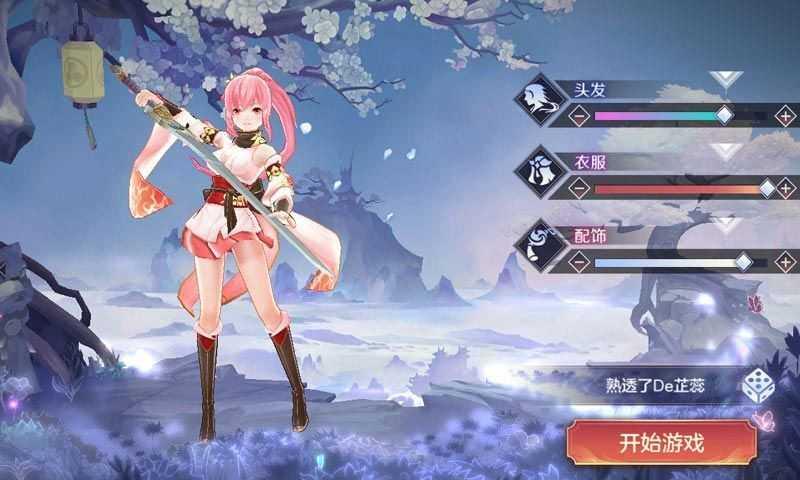Decrease the 配饰 accessory color value

coord(579,262)
